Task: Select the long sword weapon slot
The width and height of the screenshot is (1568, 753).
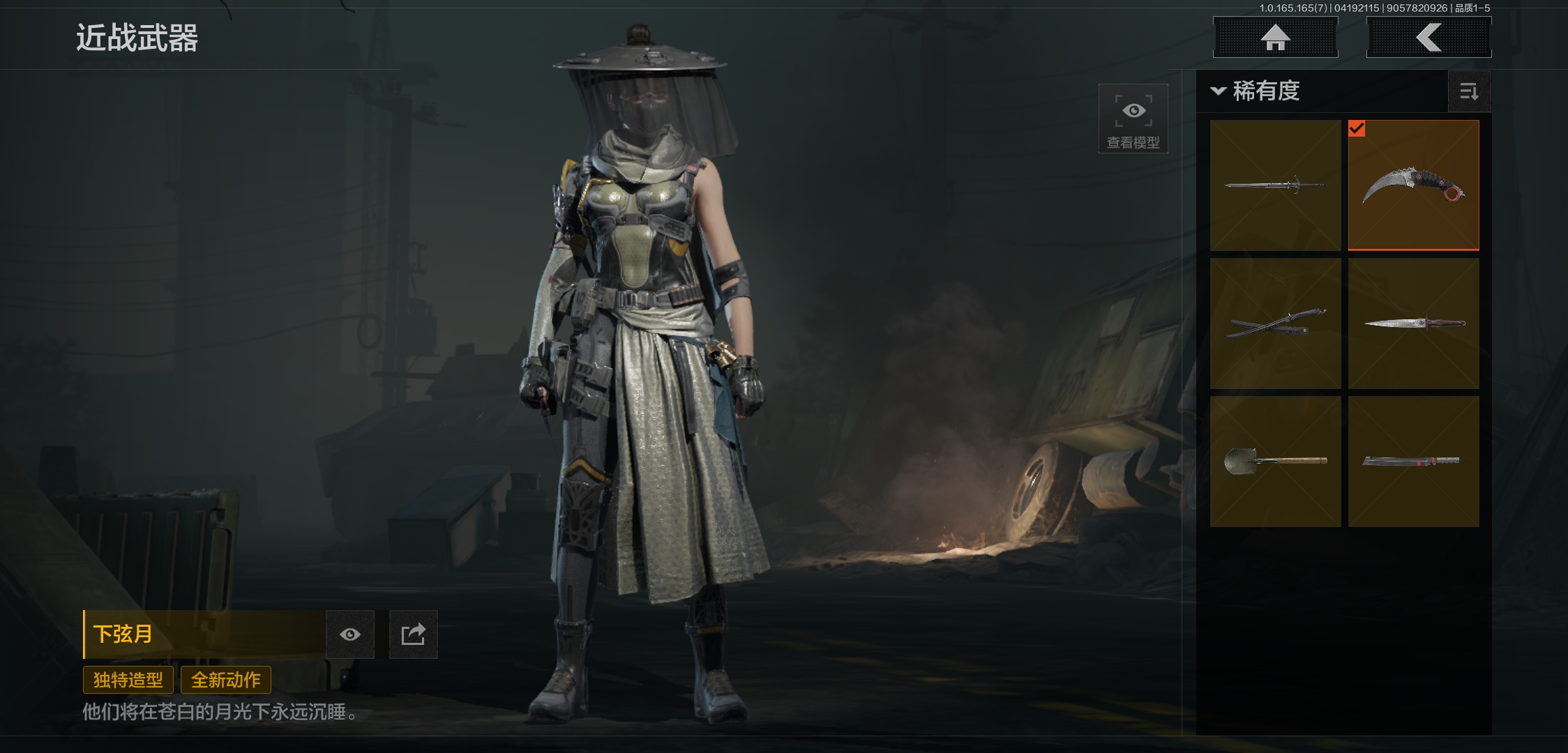Action: click(x=1275, y=185)
